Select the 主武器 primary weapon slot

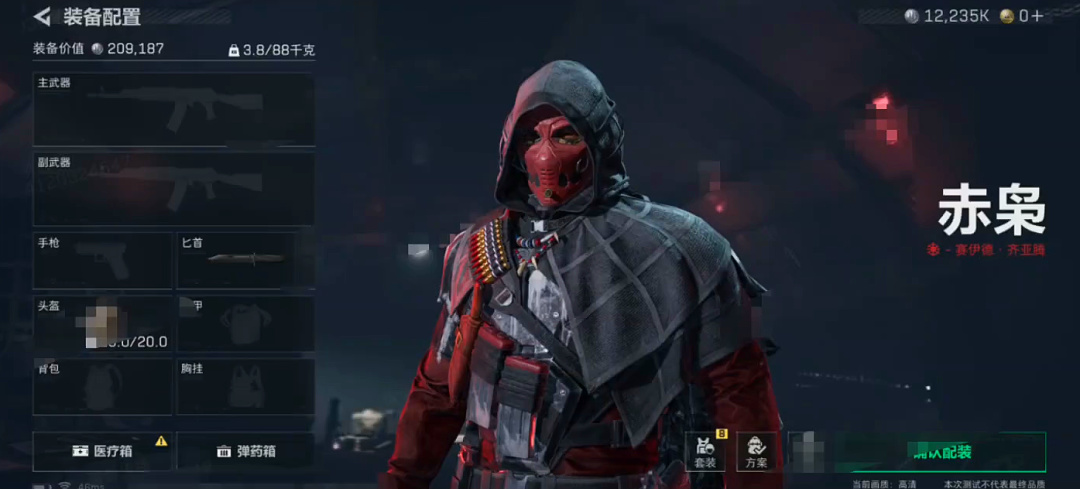(174, 110)
